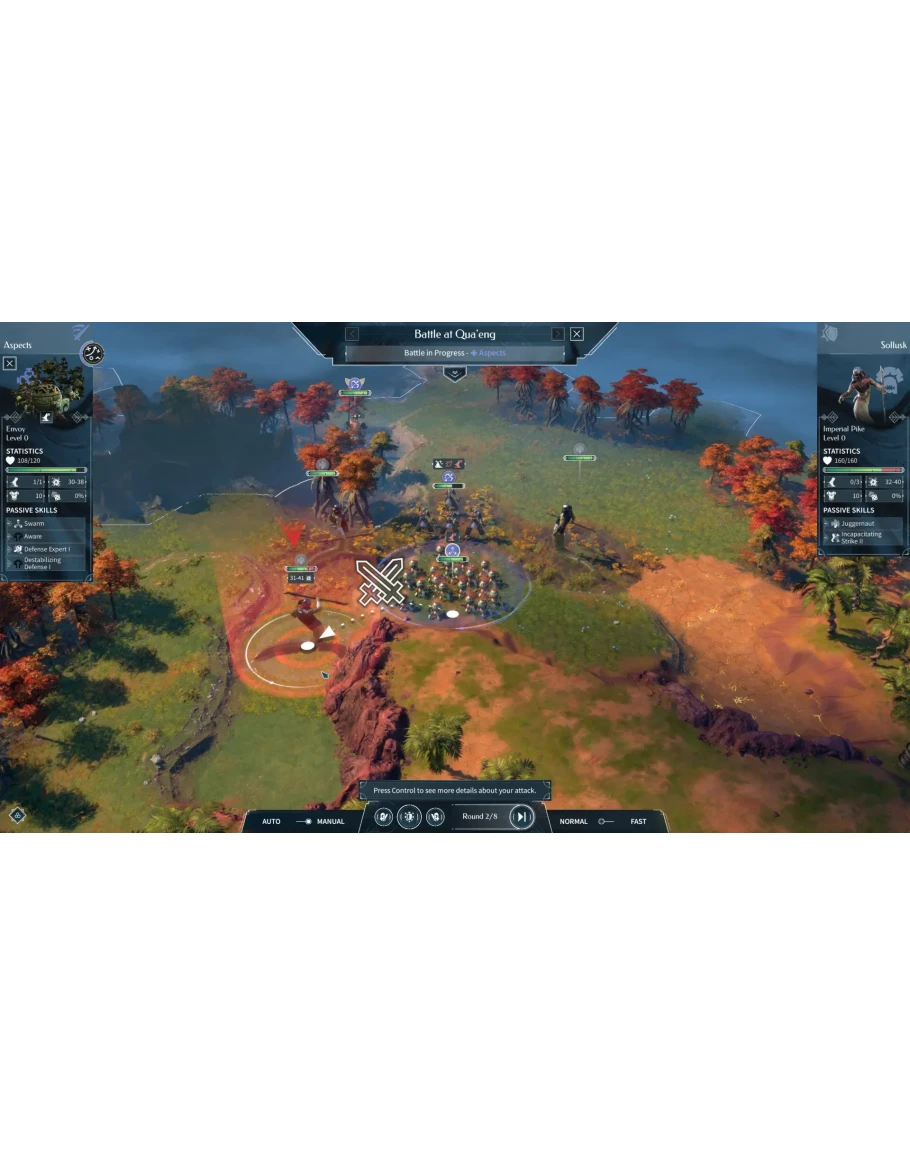This screenshot has width=910, height=1155.
Task: Click the diamond icon in the bottom-left corner
Action: tap(17, 815)
